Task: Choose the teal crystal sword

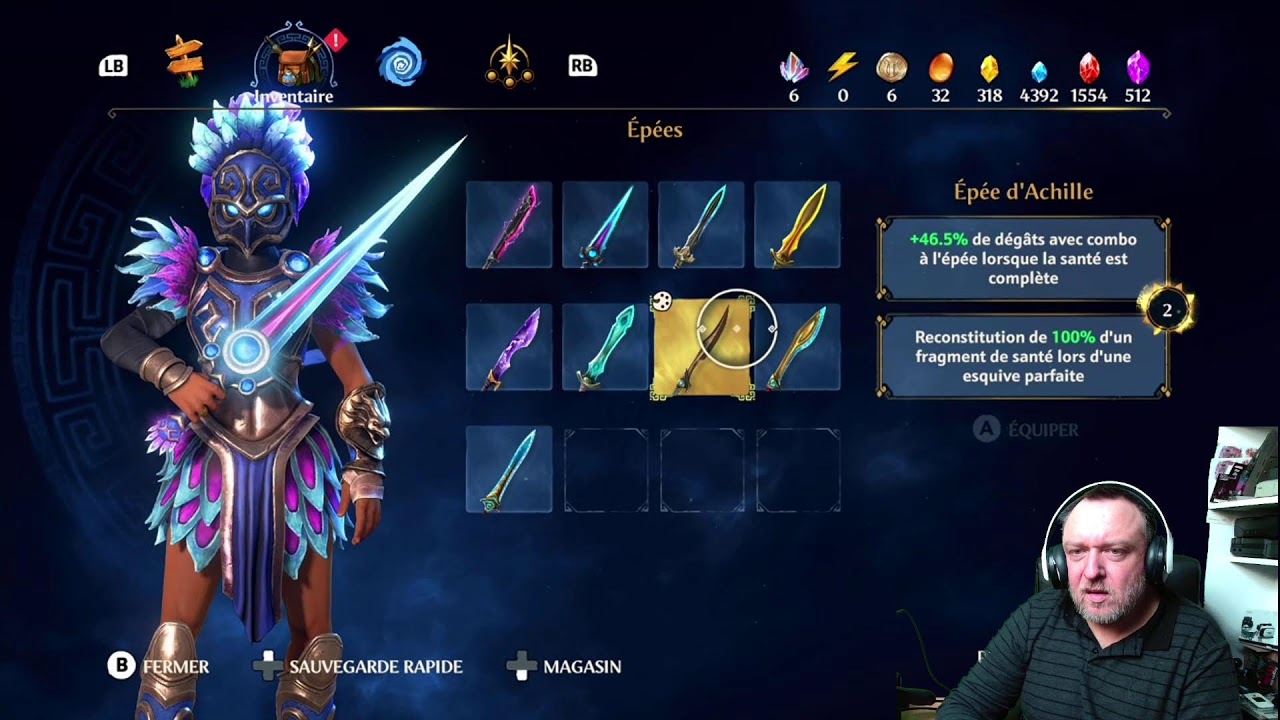Action: click(x=605, y=347)
